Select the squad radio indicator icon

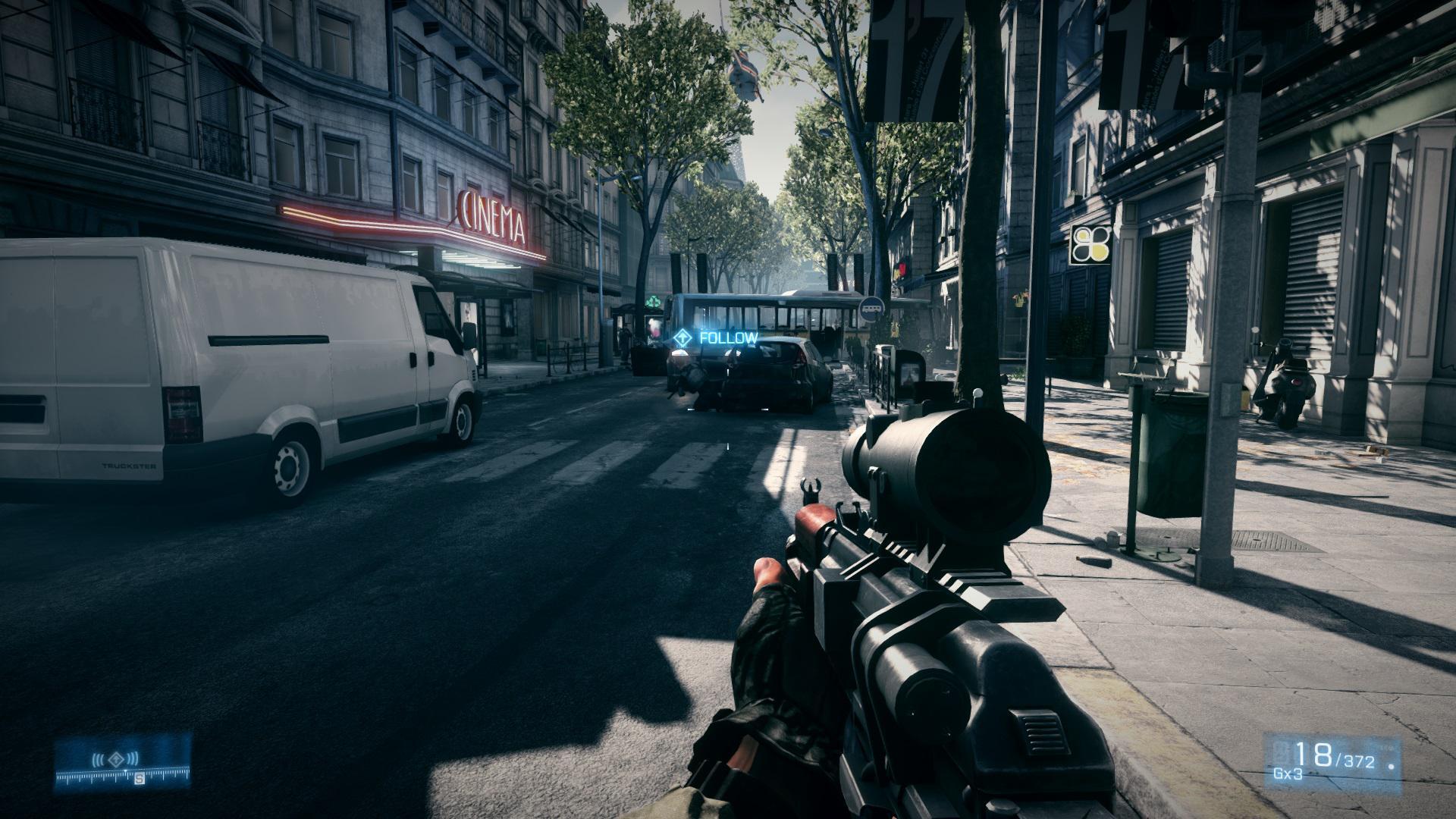tap(115, 758)
